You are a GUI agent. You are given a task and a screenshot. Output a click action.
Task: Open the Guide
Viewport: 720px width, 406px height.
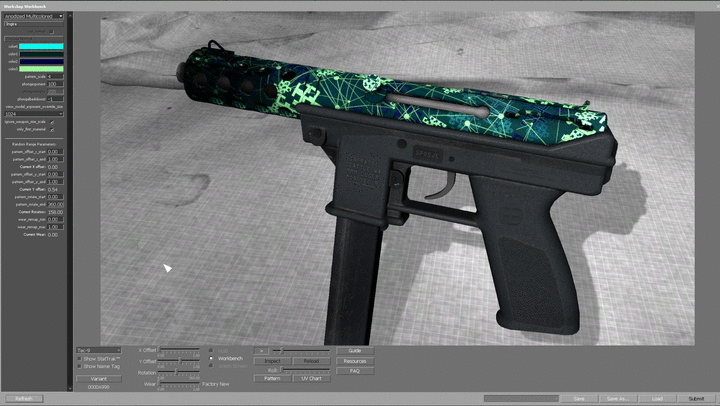tap(355, 350)
